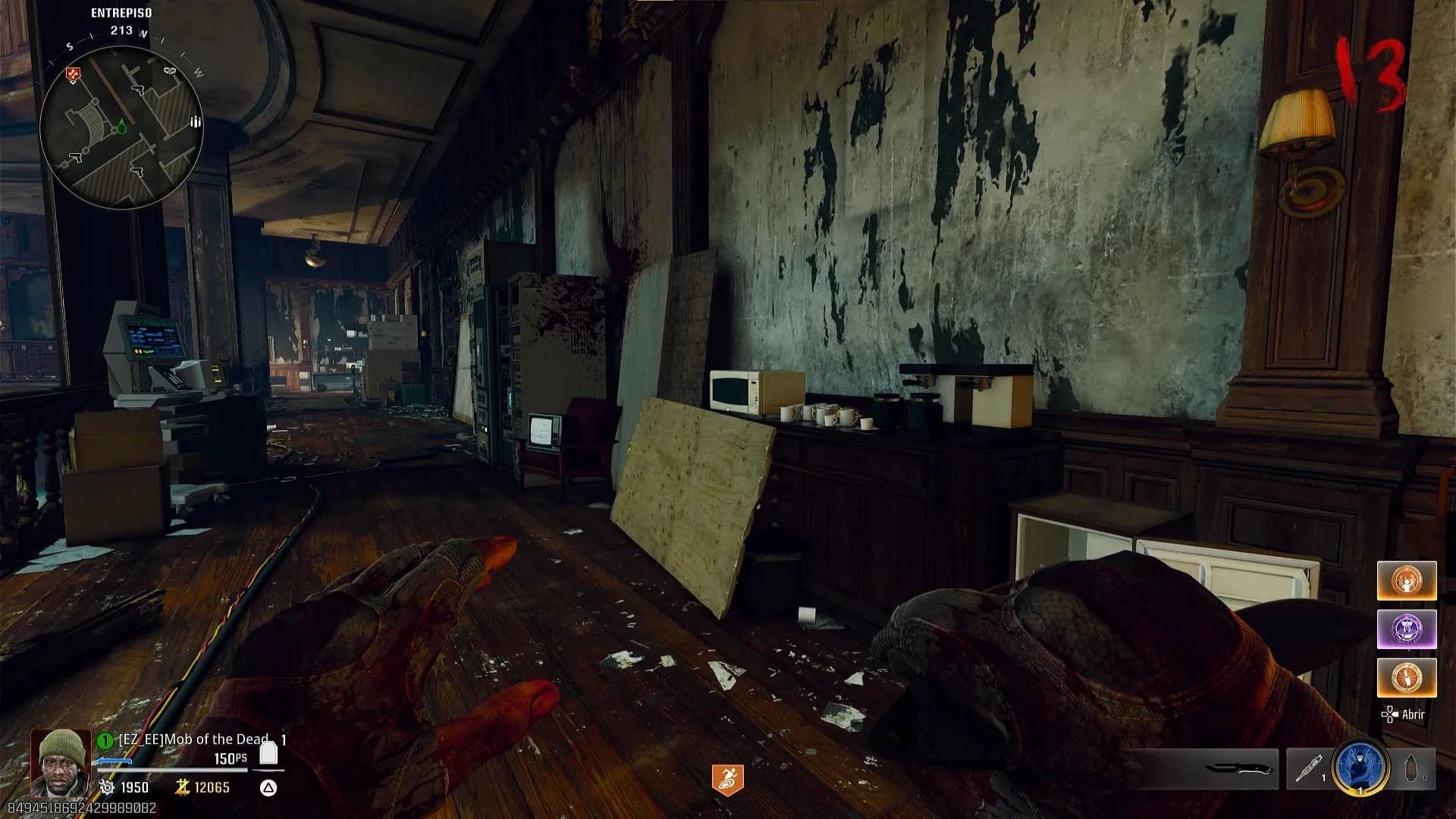1456x819 pixels.
Task: Activate the blue hooded-figure field upgrade
Action: (x=1360, y=767)
